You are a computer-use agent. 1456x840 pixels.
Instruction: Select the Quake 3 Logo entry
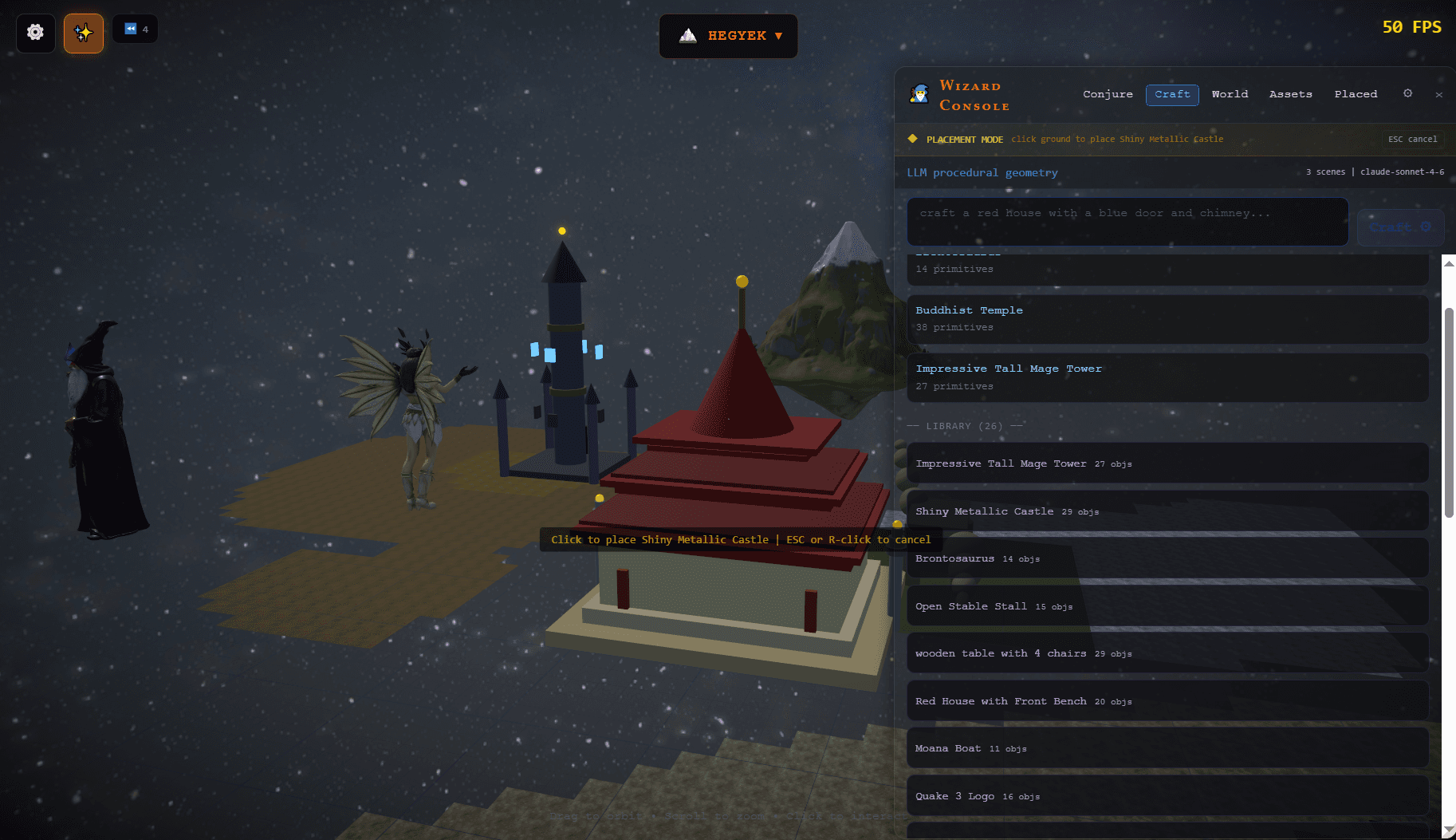[x=1167, y=796]
